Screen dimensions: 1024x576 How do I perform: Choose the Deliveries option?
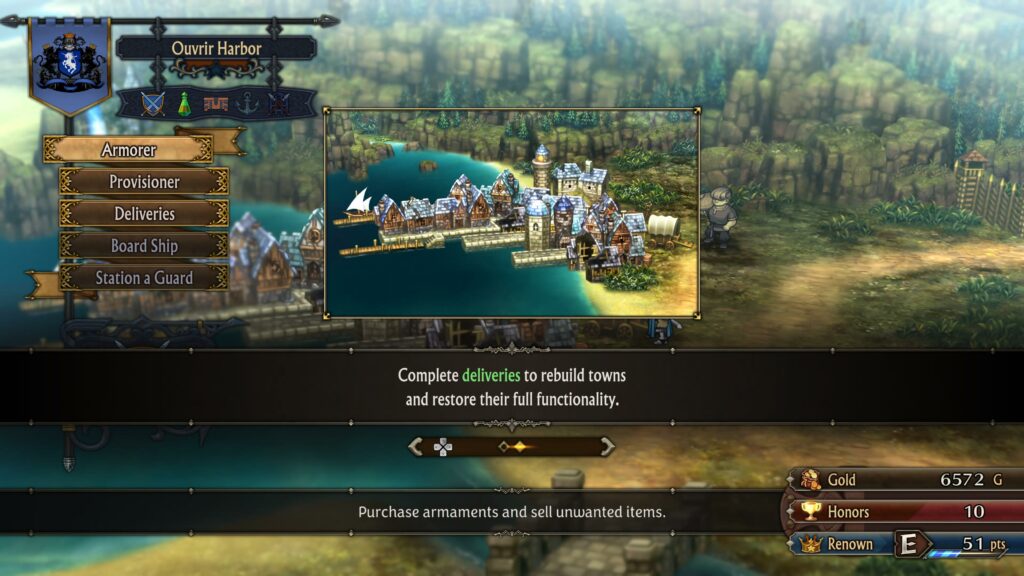coord(144,214)
